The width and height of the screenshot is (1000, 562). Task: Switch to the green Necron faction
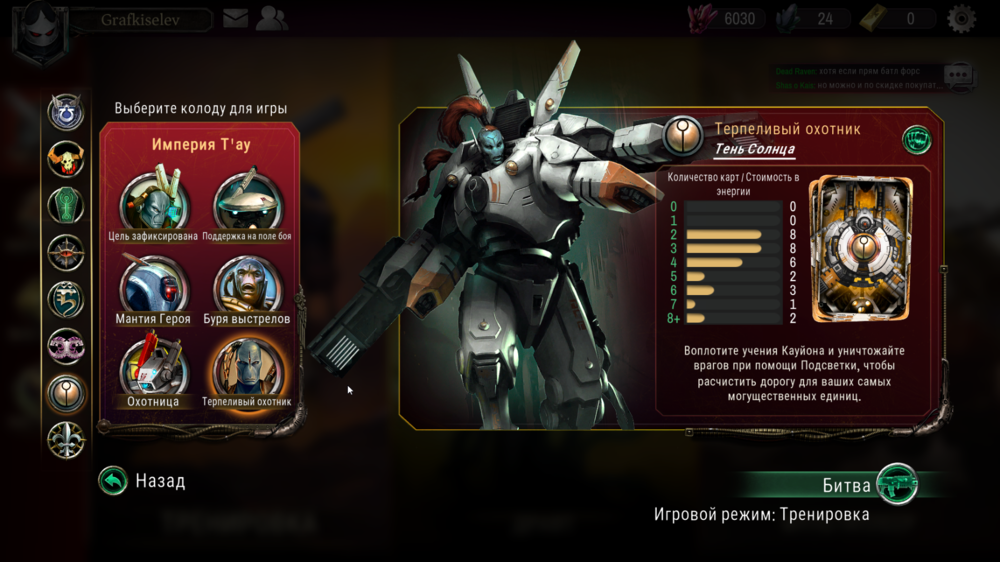click(x=66, y=205)
